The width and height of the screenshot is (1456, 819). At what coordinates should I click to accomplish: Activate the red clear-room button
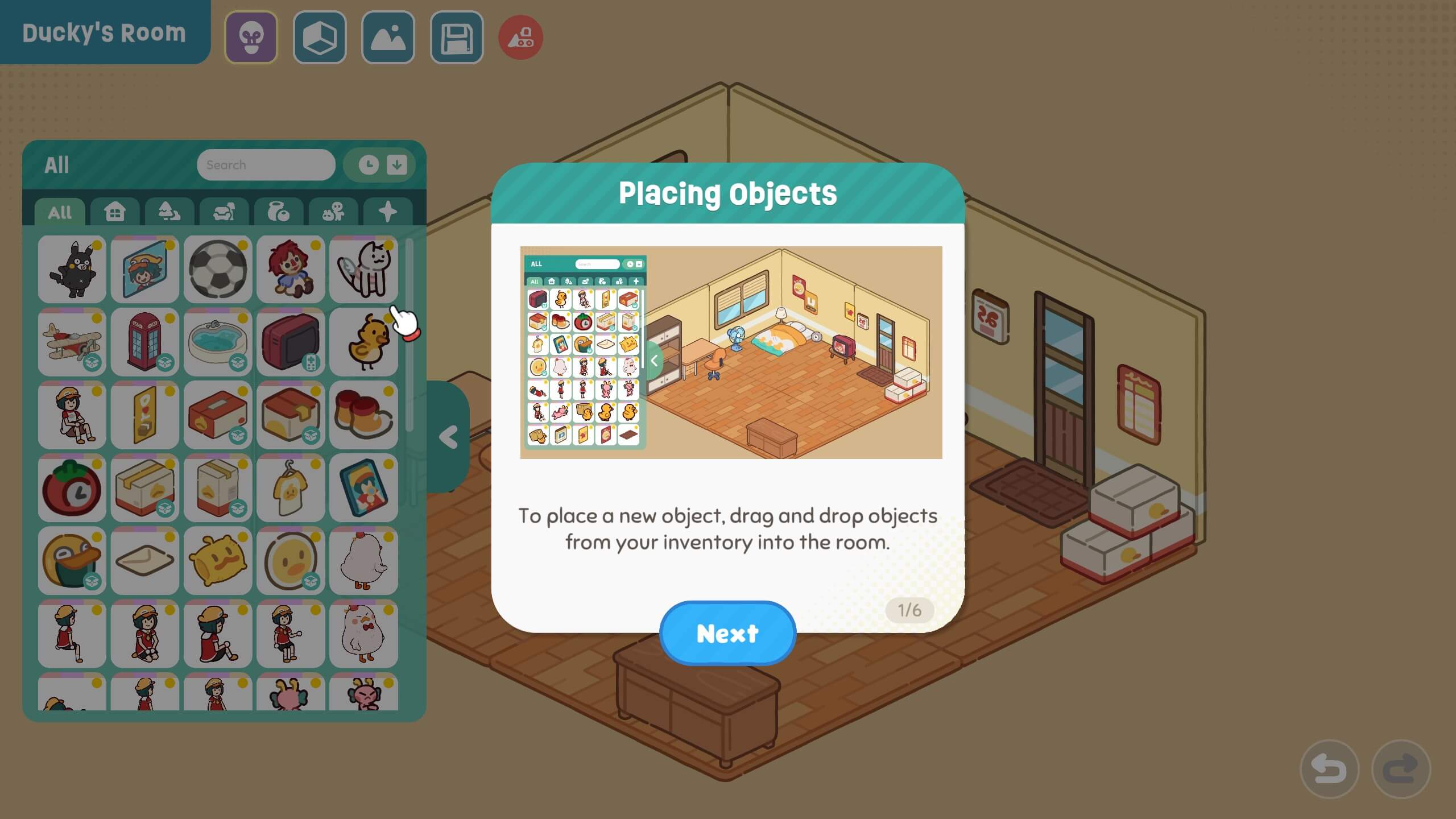click(520, 38)
